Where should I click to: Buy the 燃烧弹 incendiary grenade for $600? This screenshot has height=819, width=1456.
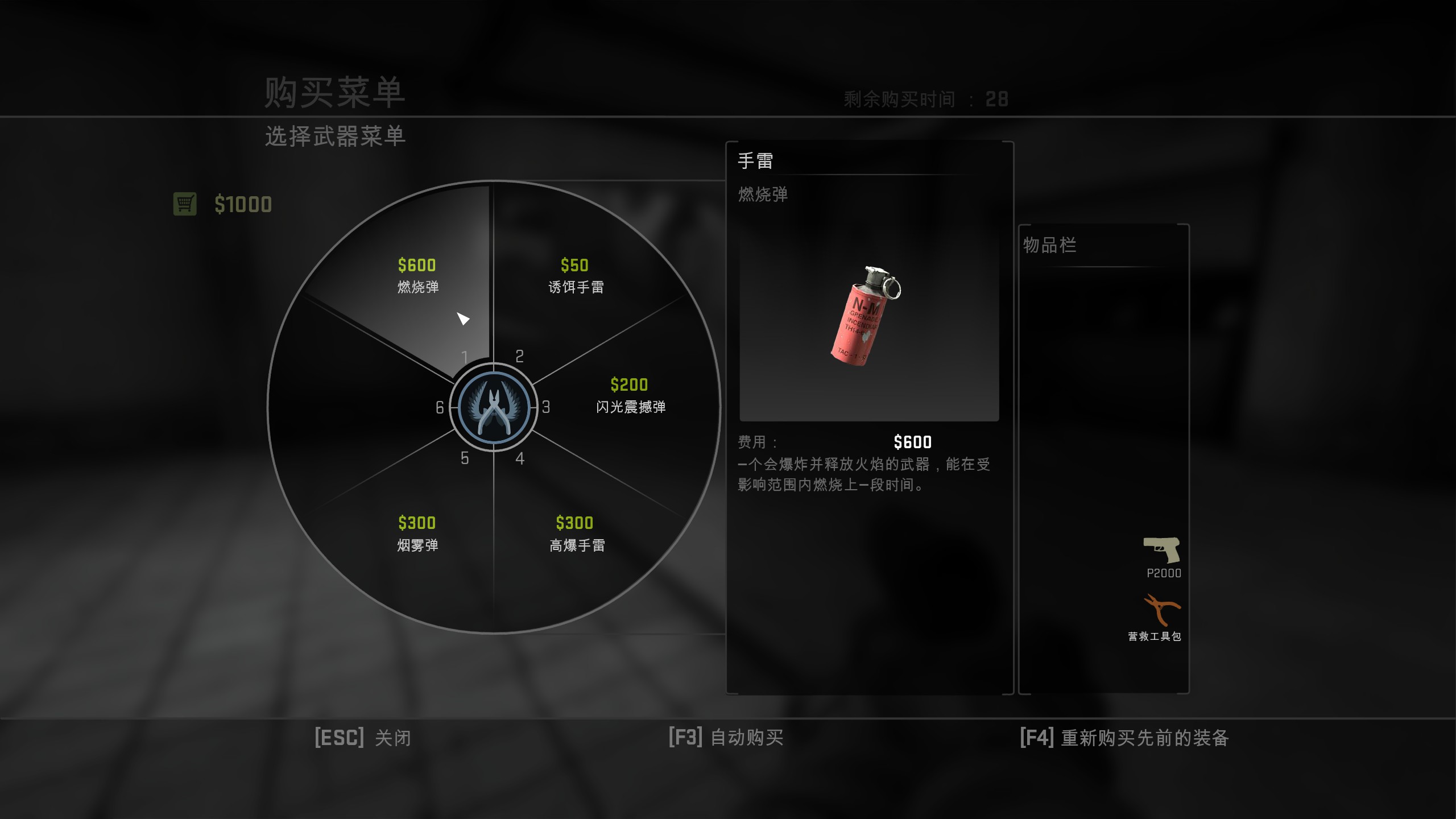417,276
